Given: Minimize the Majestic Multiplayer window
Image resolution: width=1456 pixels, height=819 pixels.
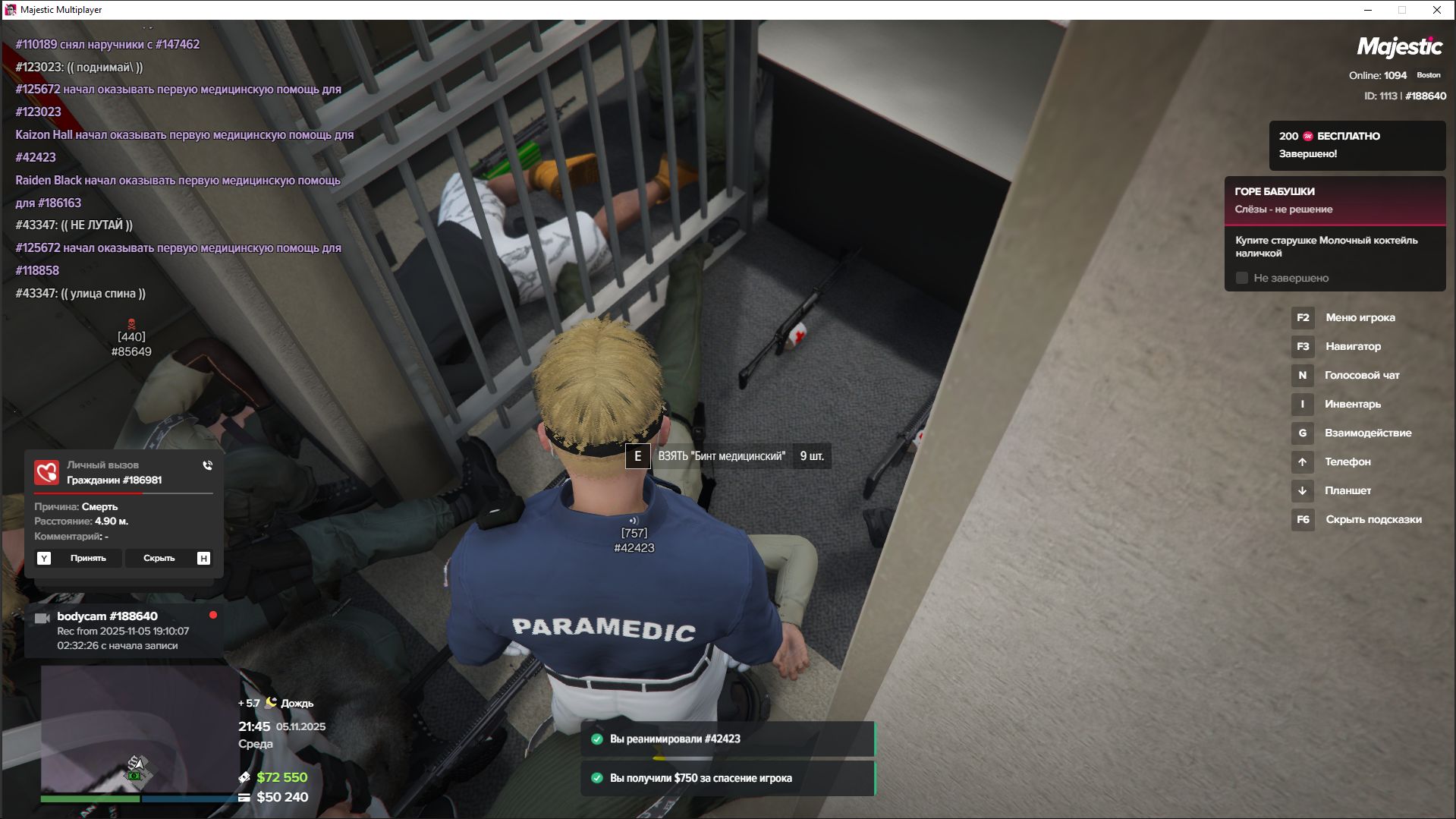Looking at the screenshot, I should 1368,10.
